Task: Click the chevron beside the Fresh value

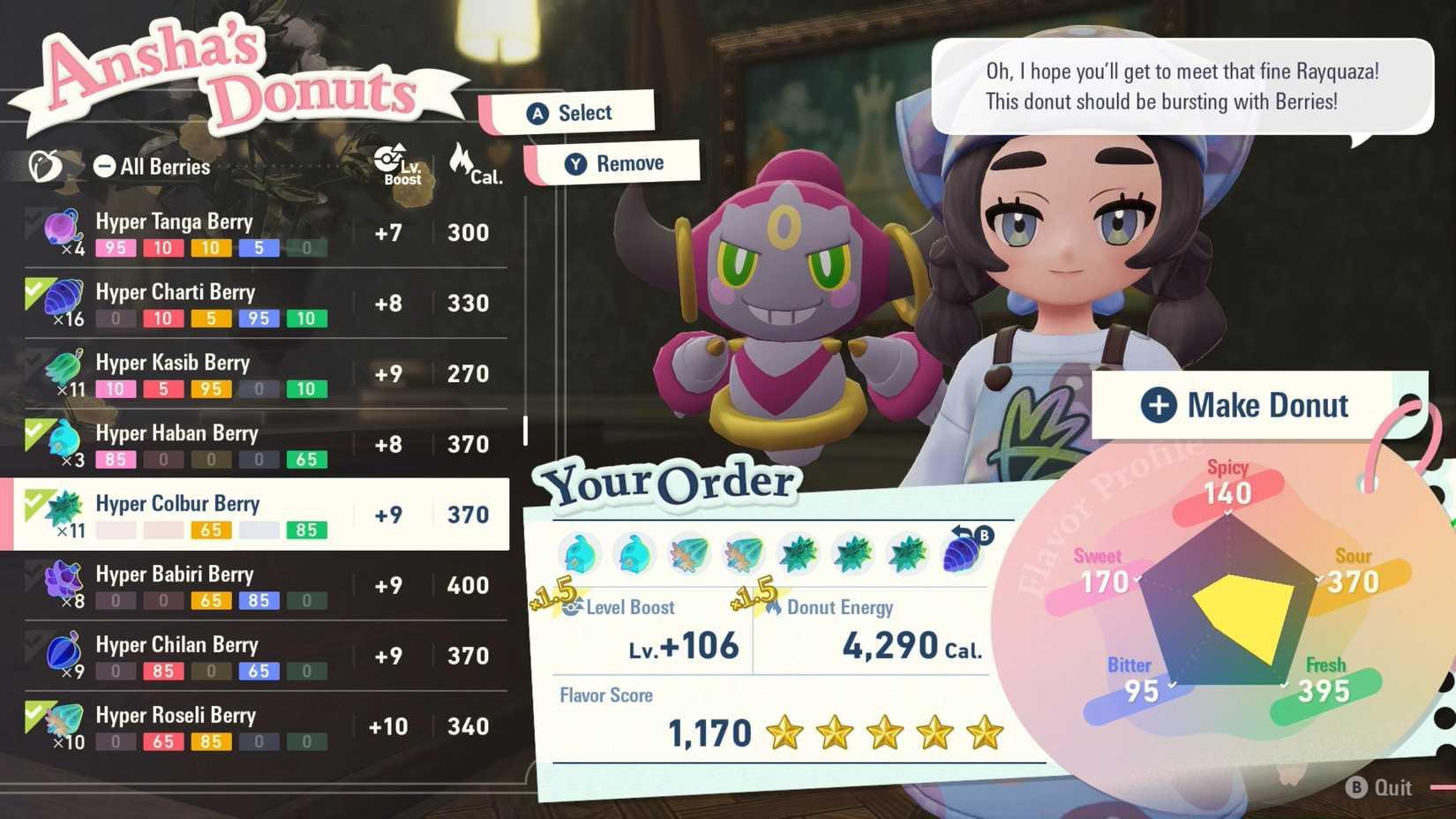Action: 1284,683
